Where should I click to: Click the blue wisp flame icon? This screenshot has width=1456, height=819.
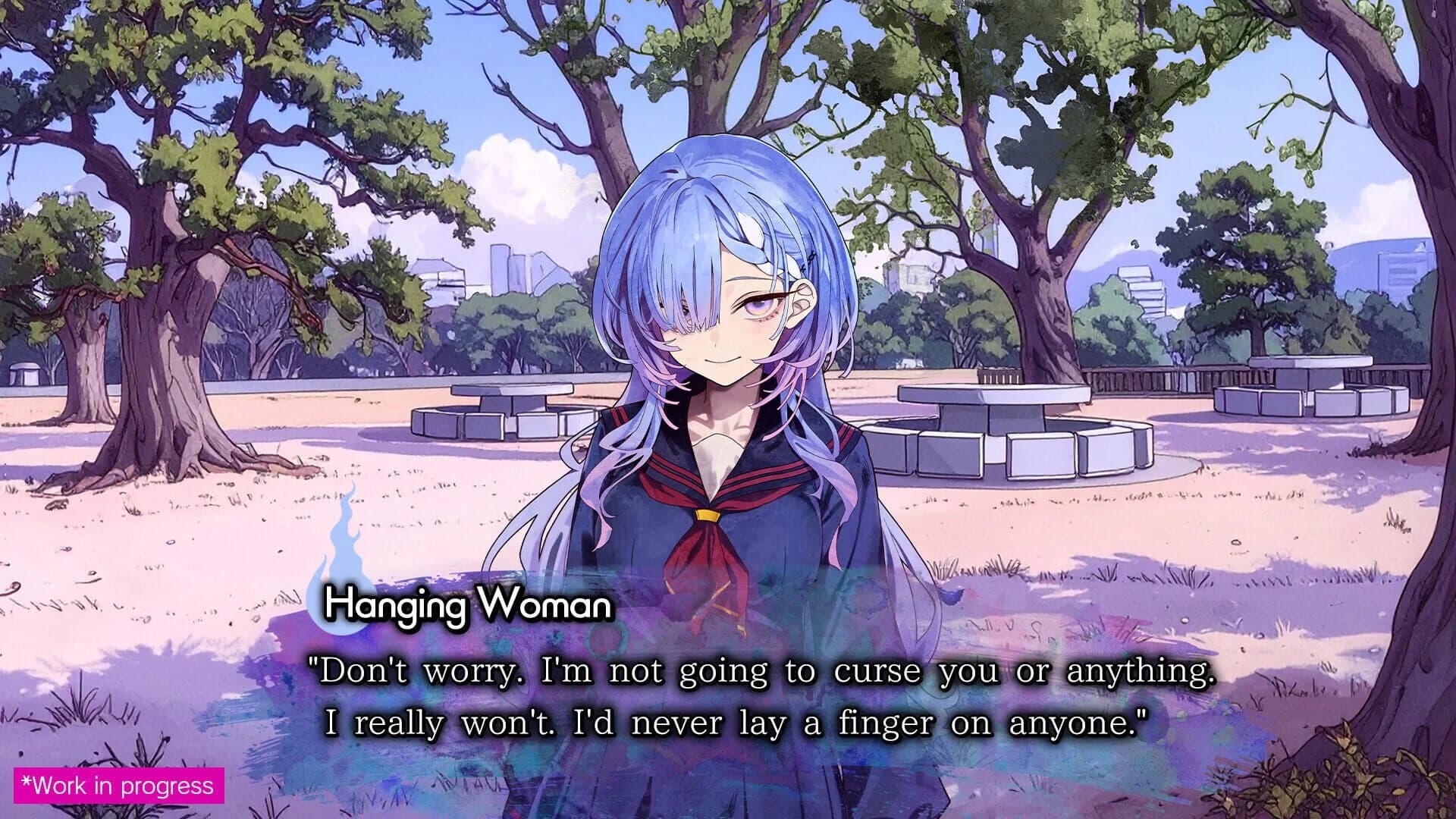pos(345,561)
